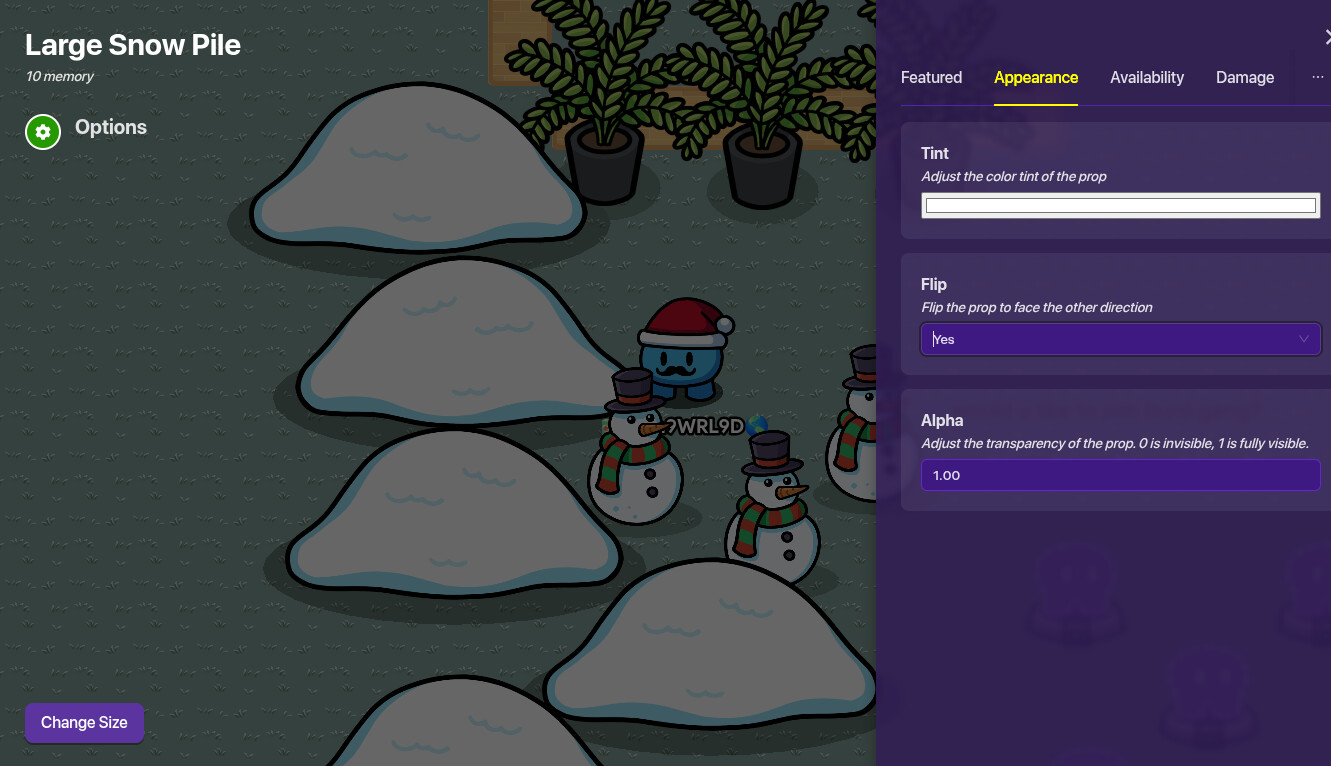This screenshot has height=766, width=1331.
Task: Open the Availability tab
Action: click(1147, 77)
